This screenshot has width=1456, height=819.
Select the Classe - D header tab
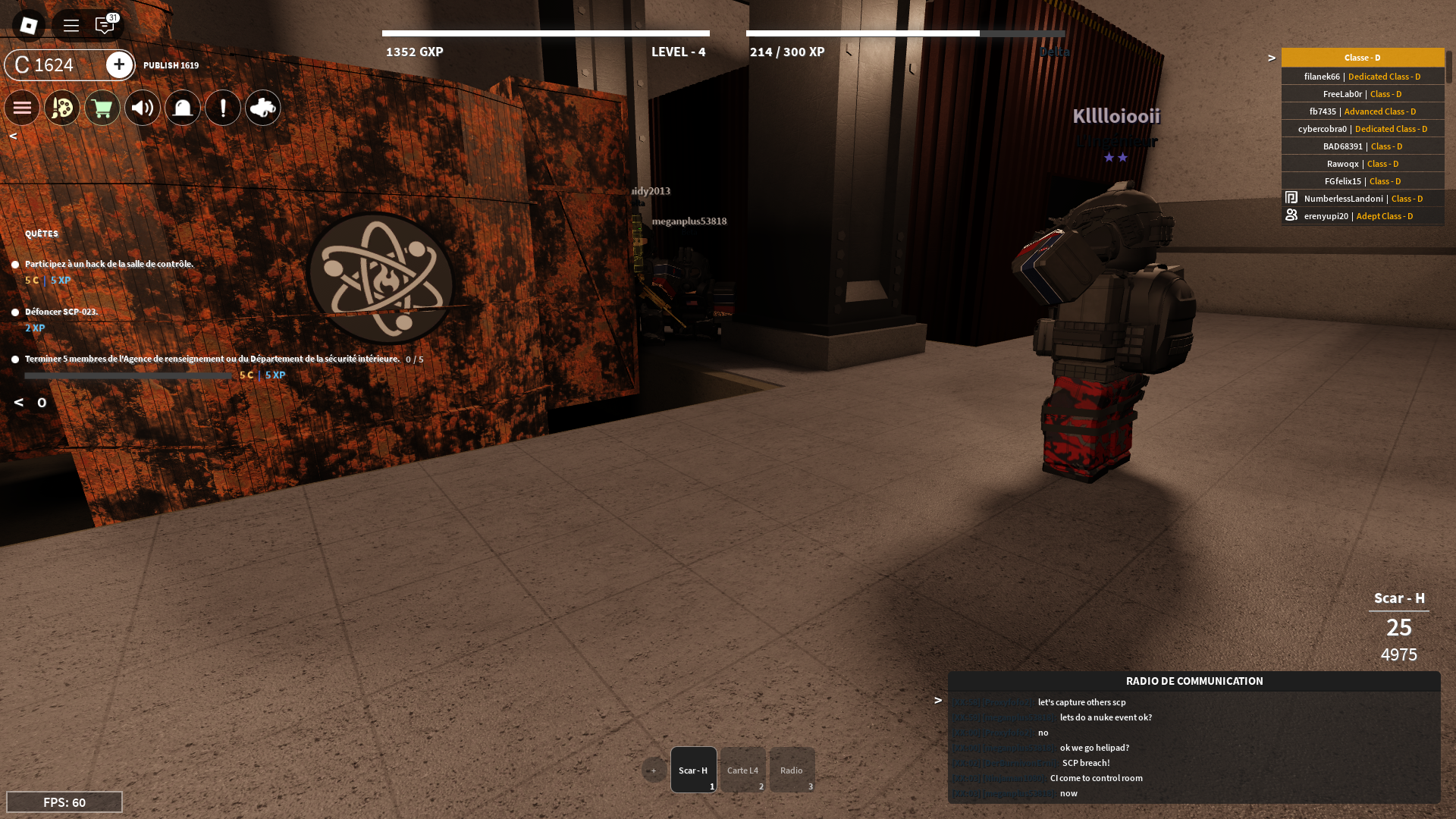click(1361, 57)
